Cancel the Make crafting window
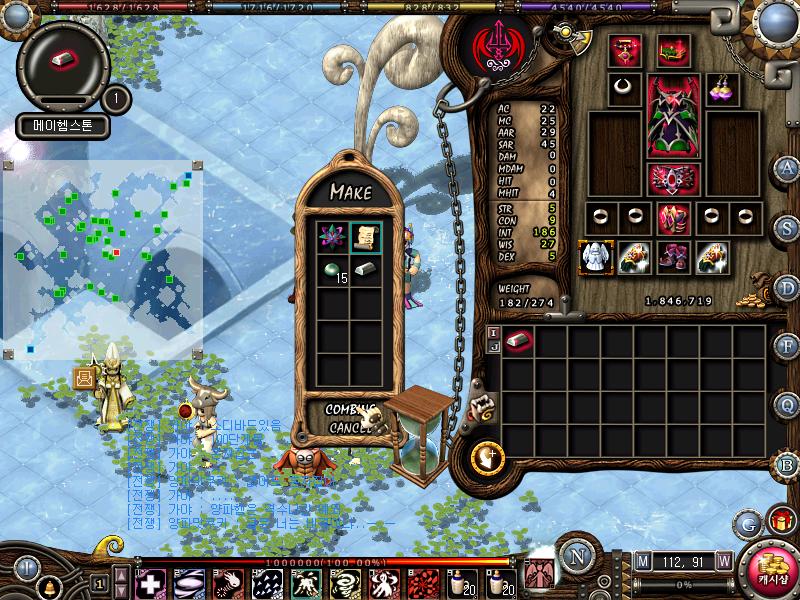This screenshot has width=800, height=600. (x=349, y=428)
